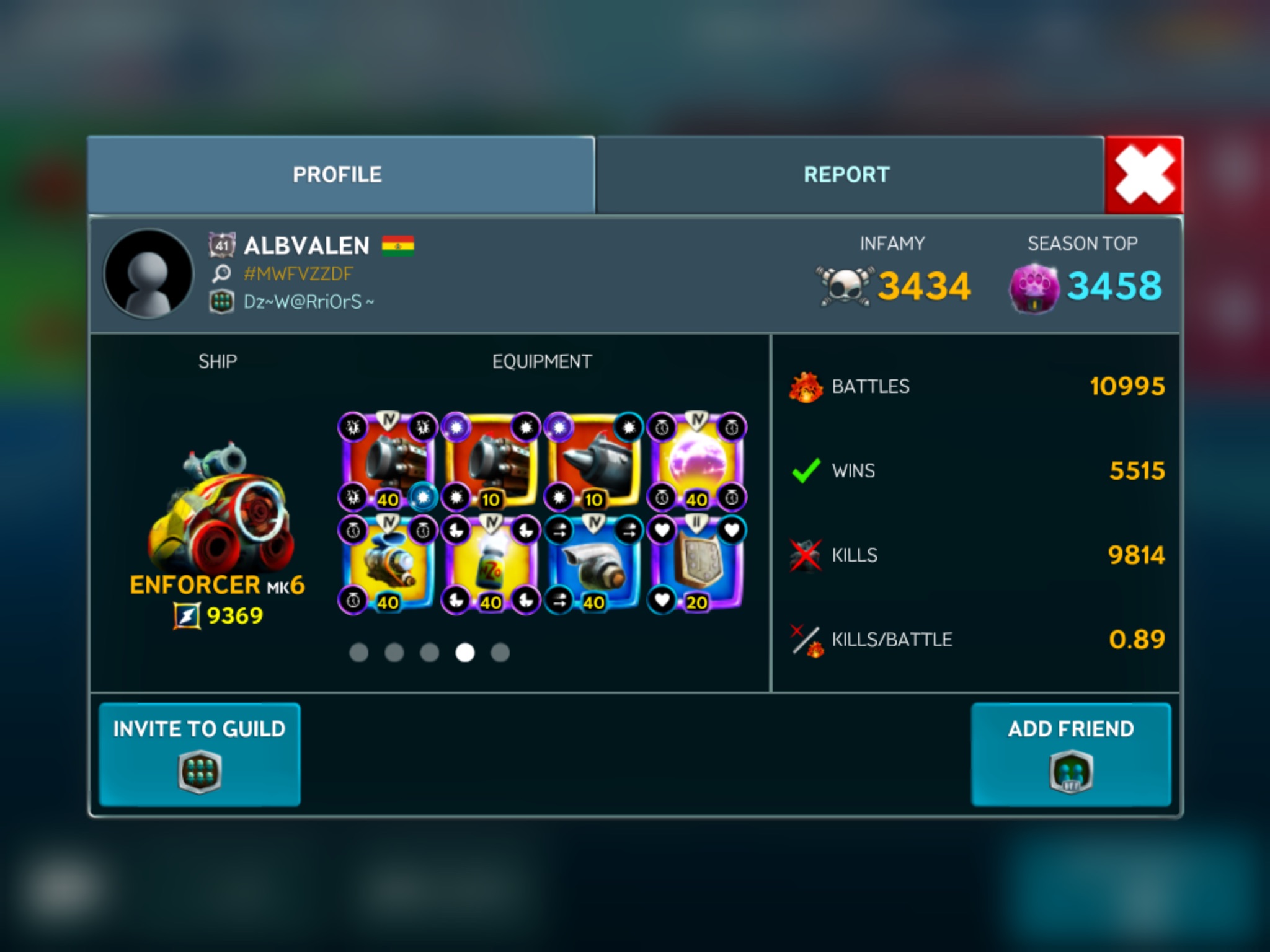The width and height of the screenshot is (1270, 952).
Task: Choose the nitro bottle equipment slot
Action: [491, 564]
